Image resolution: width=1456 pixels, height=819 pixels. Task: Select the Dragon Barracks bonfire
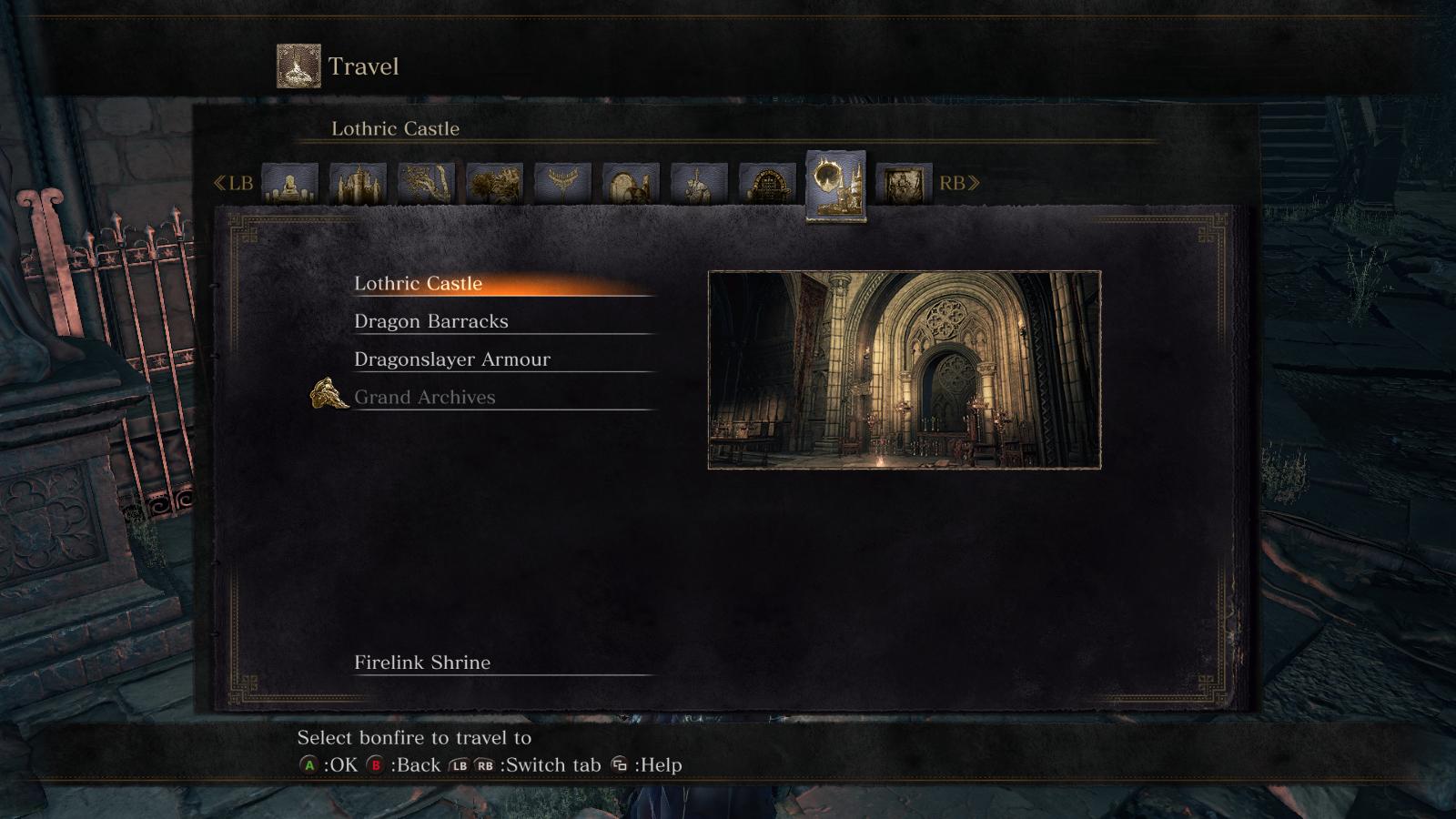point(432,321)
